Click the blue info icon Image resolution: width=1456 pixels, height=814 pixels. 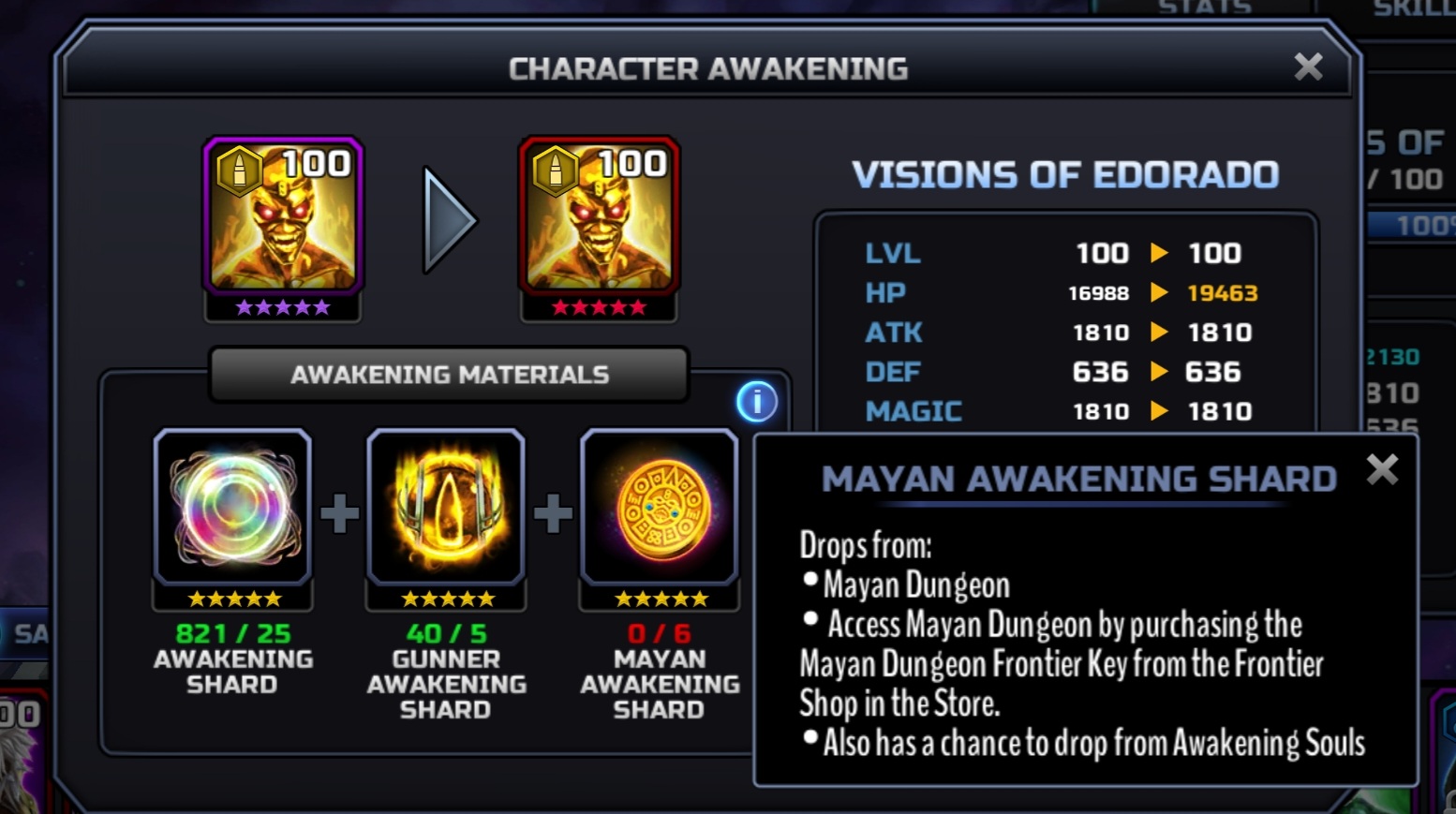pyautogui.click(x=756, y=402)
